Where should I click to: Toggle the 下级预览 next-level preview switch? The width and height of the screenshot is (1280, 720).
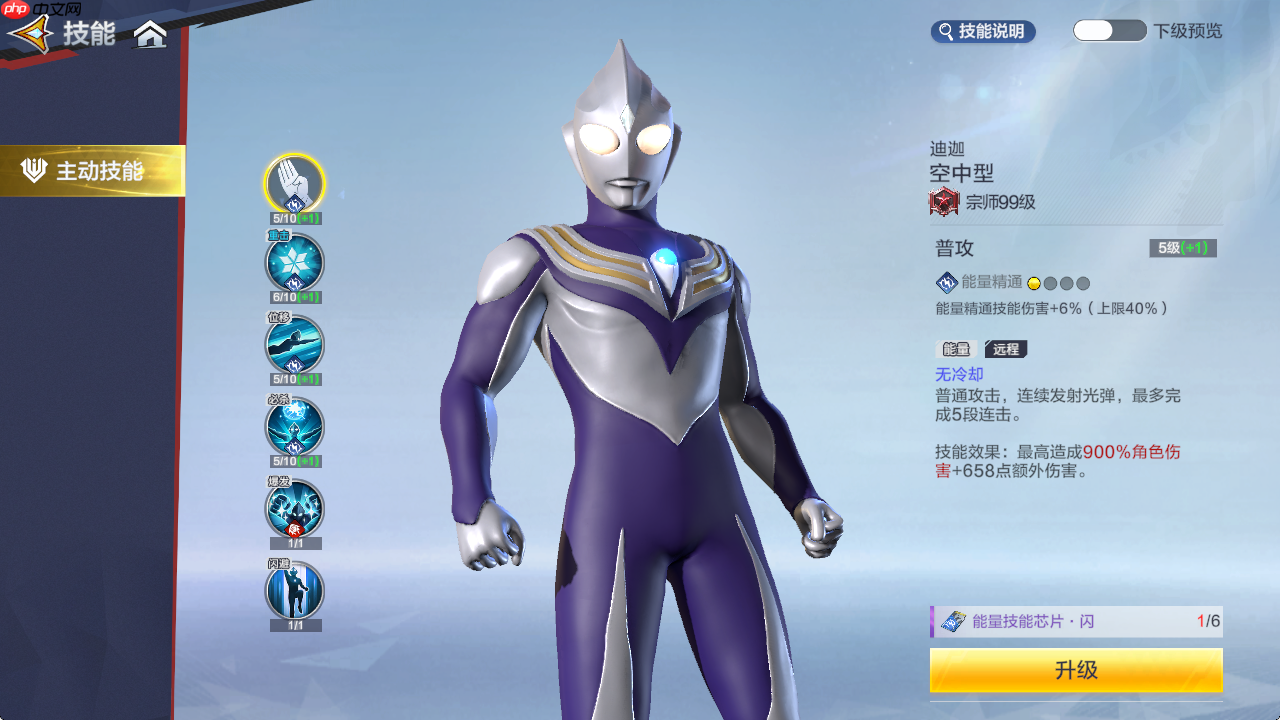point(1109,31)
